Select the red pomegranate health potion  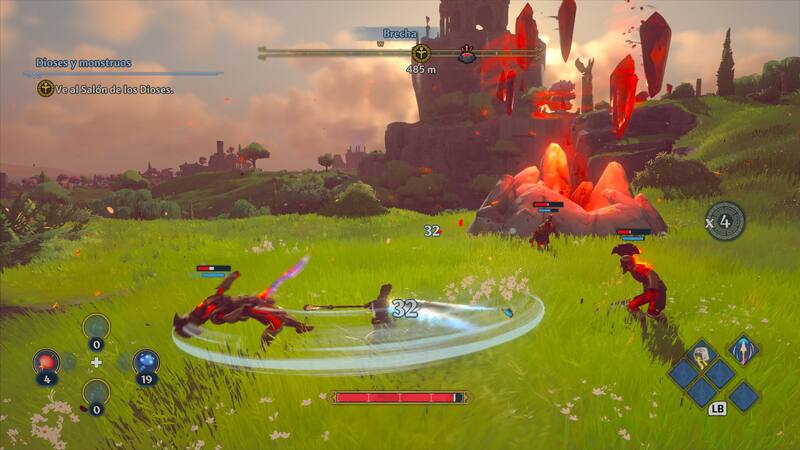point(46,361)
